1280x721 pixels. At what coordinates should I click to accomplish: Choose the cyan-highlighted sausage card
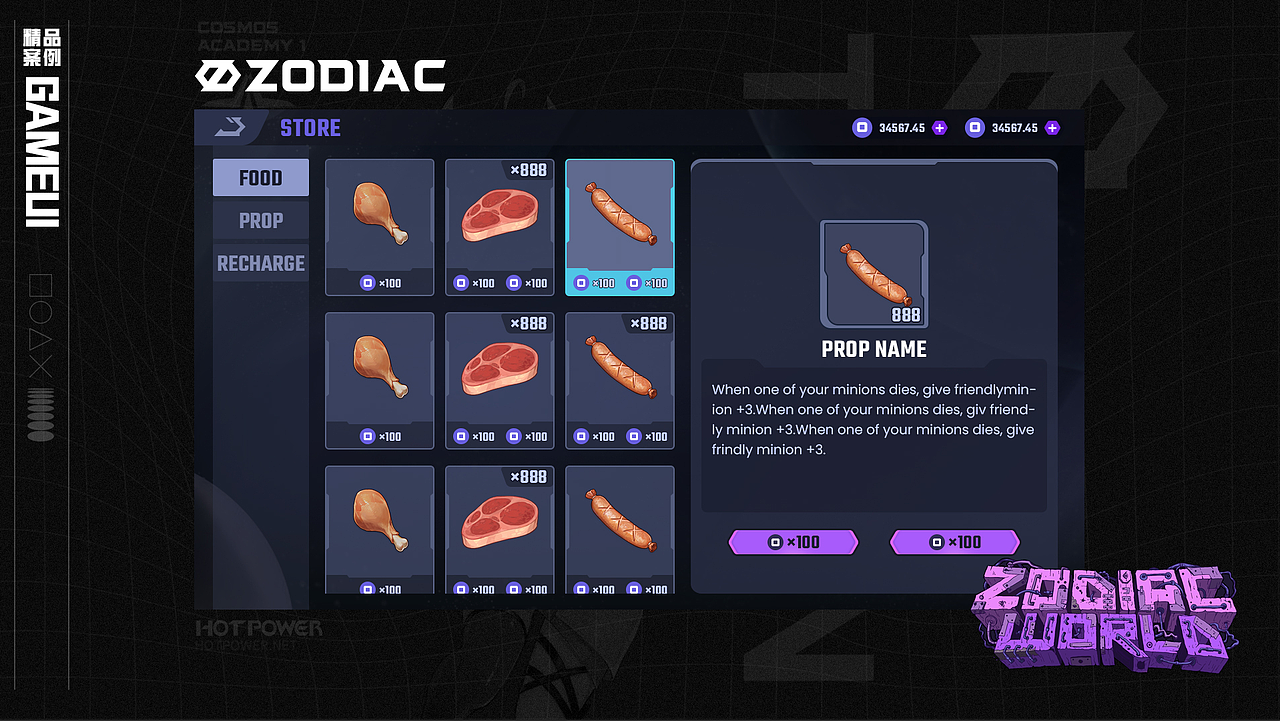point(620,227)
